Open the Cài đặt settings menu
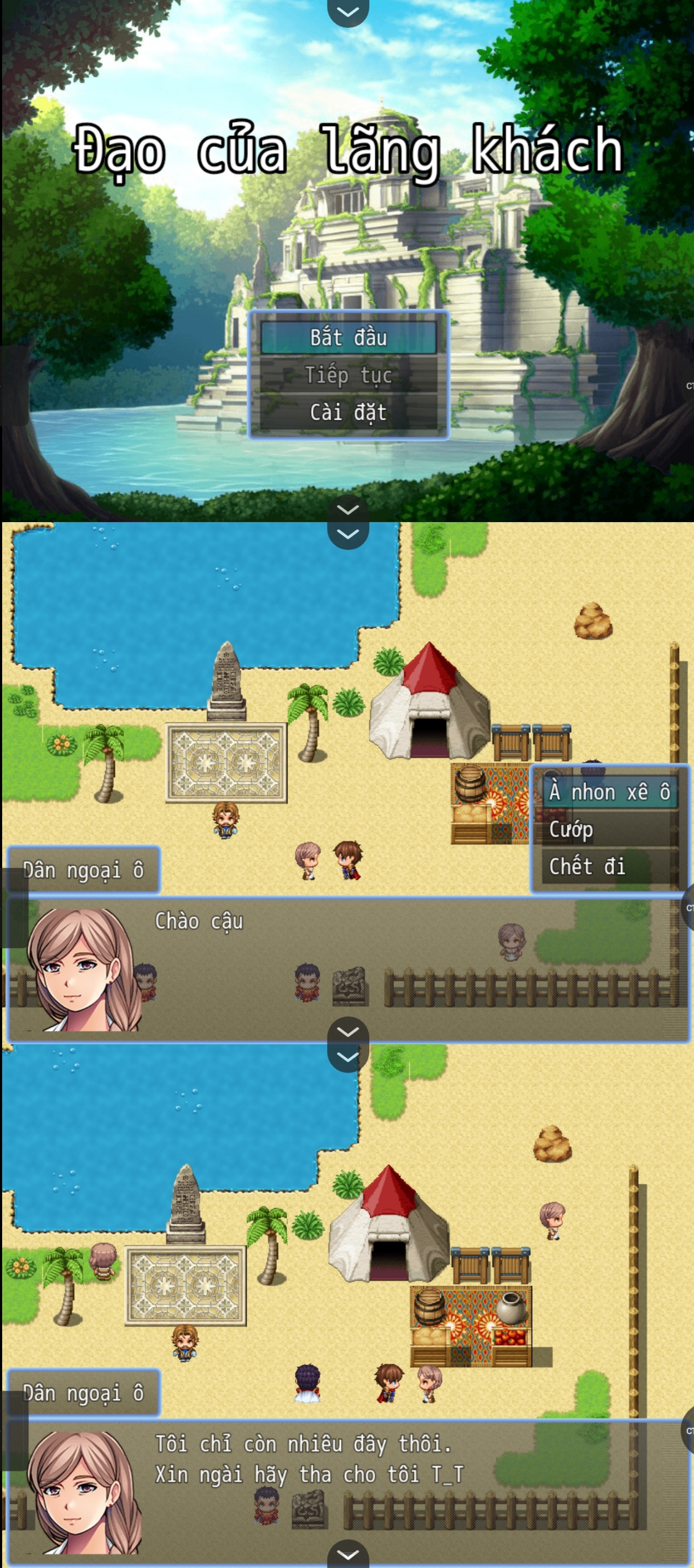This screenshot has height=1568, width=694. pos(348,412)
